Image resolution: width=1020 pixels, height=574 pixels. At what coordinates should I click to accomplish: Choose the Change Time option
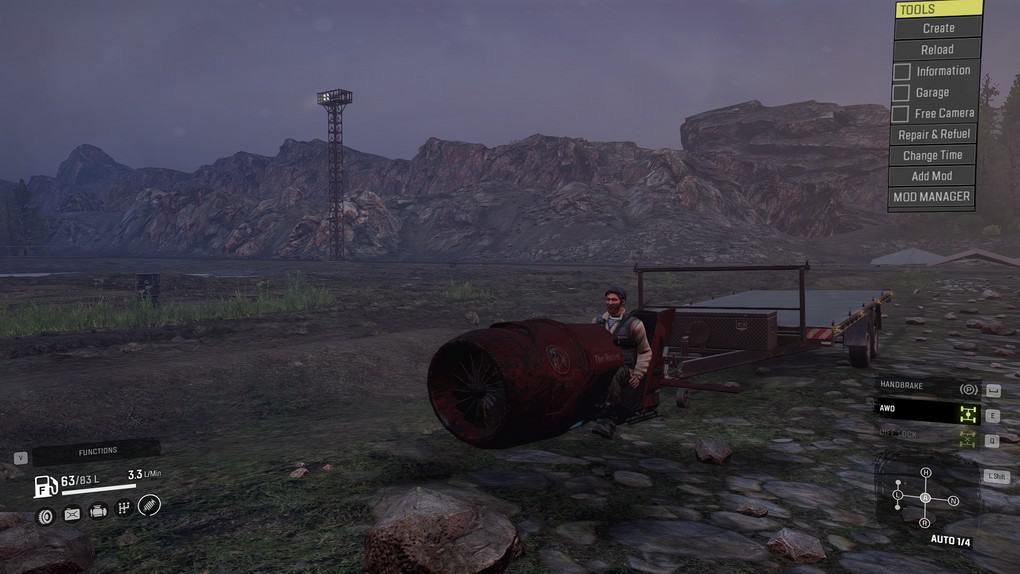(x=932, y=155)
